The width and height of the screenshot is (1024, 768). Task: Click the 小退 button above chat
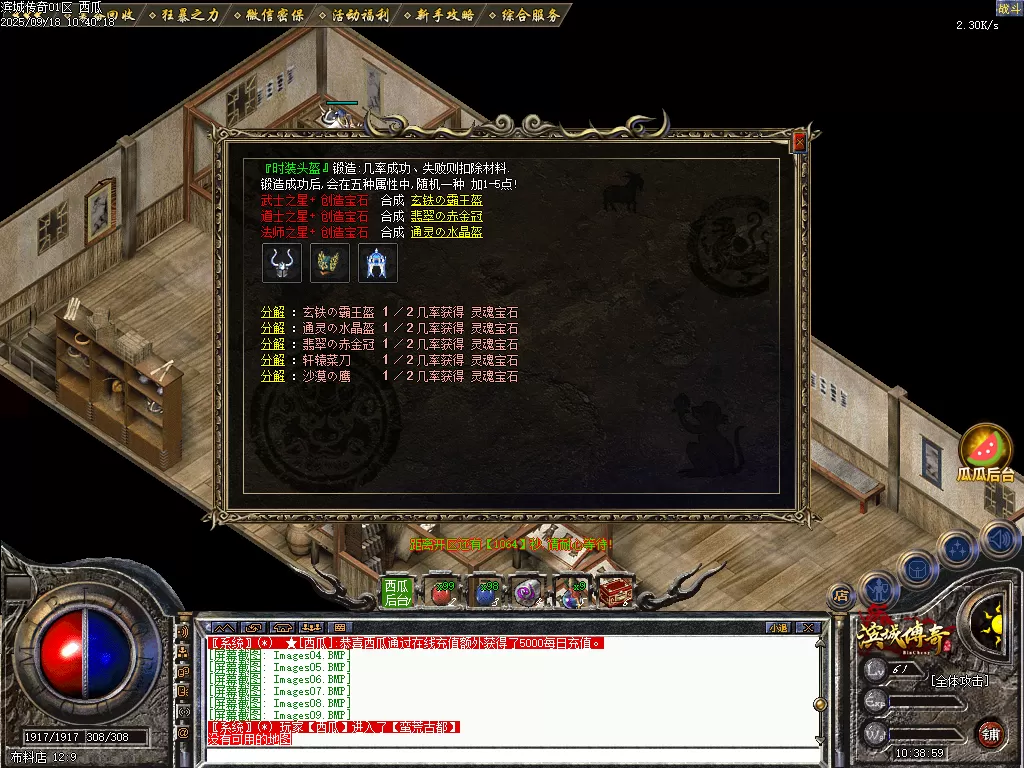click(x=778, y=628)
